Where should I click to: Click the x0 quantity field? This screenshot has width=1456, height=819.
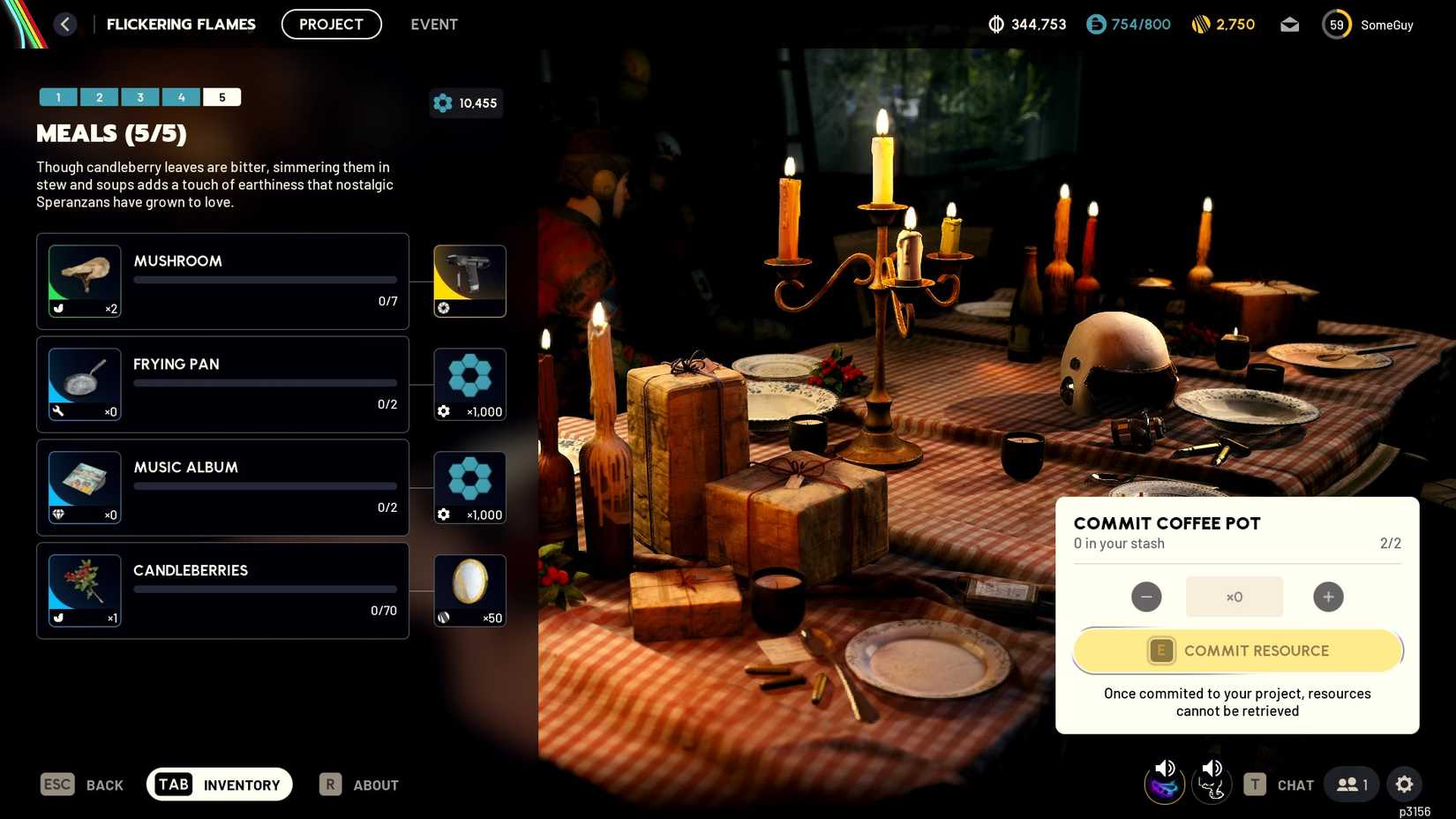tap(1234, 597)
